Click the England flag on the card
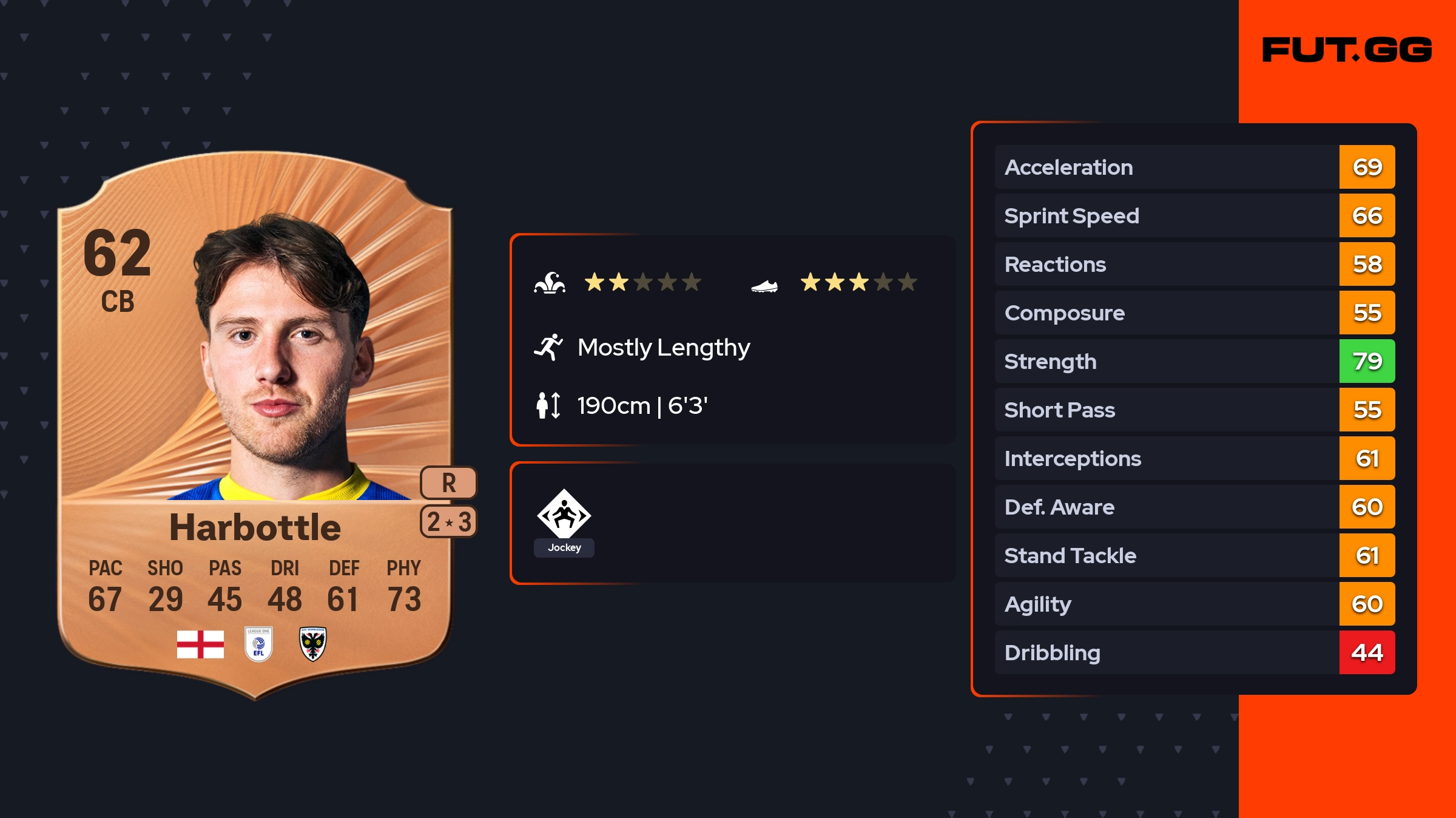This screenshot has height=818, width=1456. coord(200,644)
